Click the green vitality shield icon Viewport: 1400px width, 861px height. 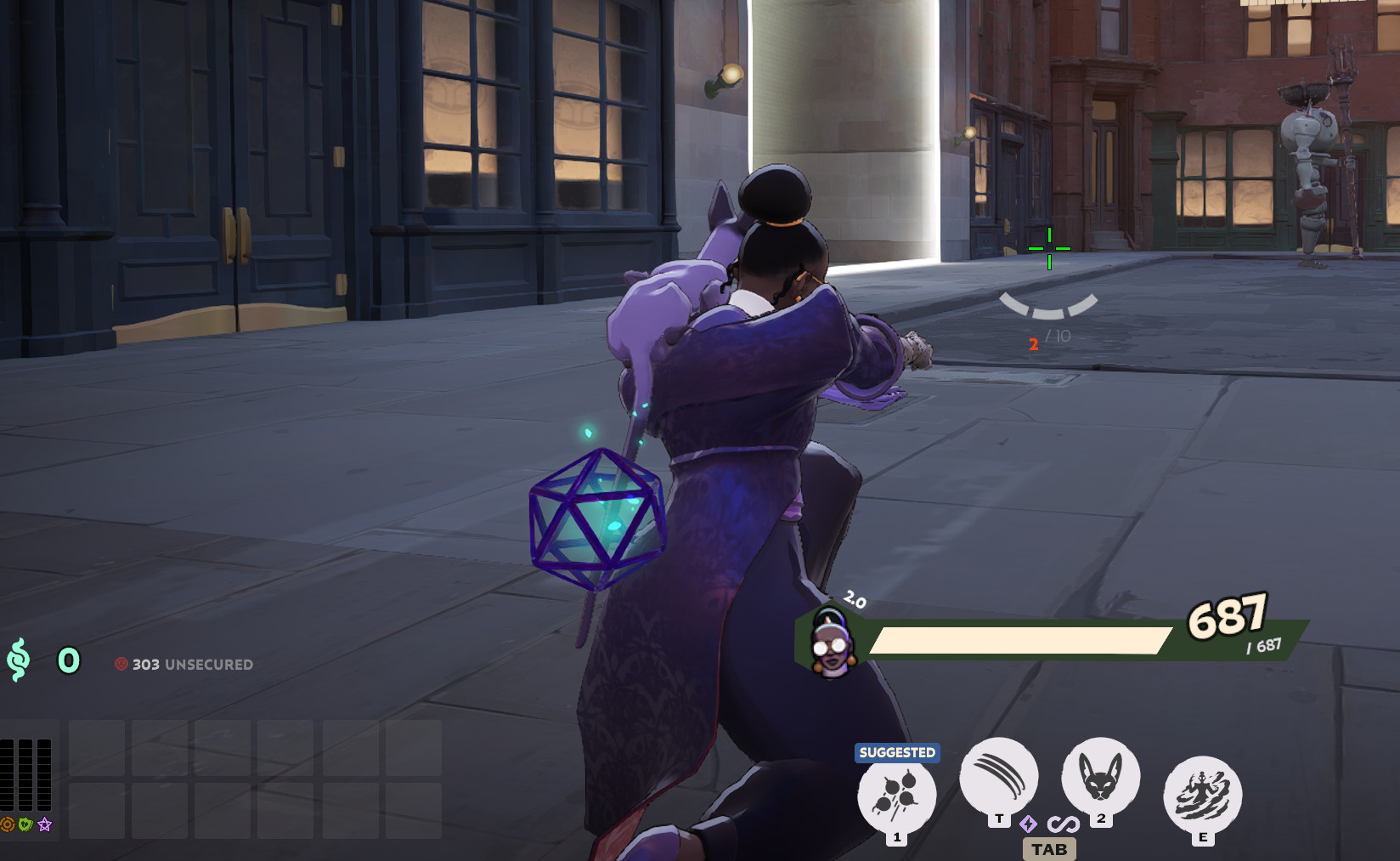(x=25, y=824)
